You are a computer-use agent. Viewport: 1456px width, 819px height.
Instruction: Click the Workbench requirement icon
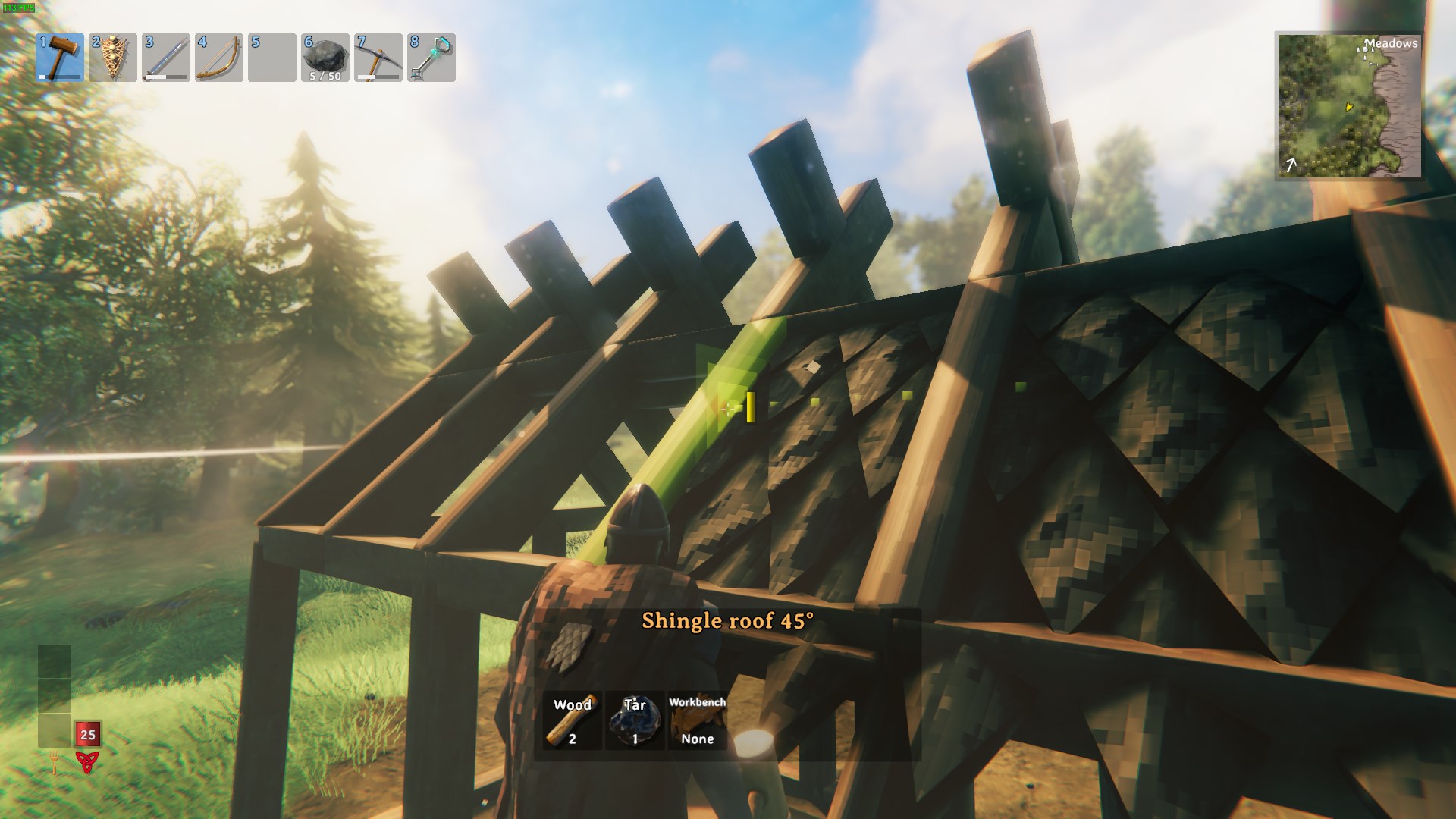coord(697,721)
